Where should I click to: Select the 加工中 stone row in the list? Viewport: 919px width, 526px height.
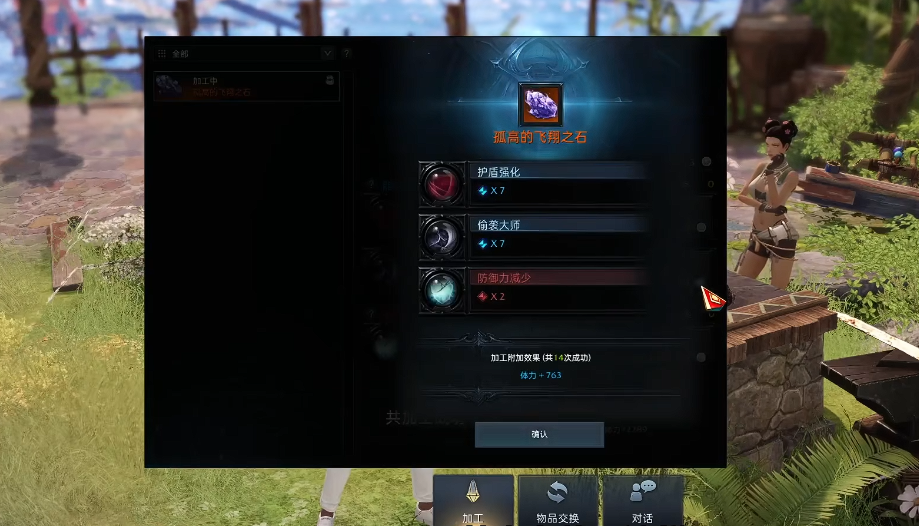(x=246, y=87)
